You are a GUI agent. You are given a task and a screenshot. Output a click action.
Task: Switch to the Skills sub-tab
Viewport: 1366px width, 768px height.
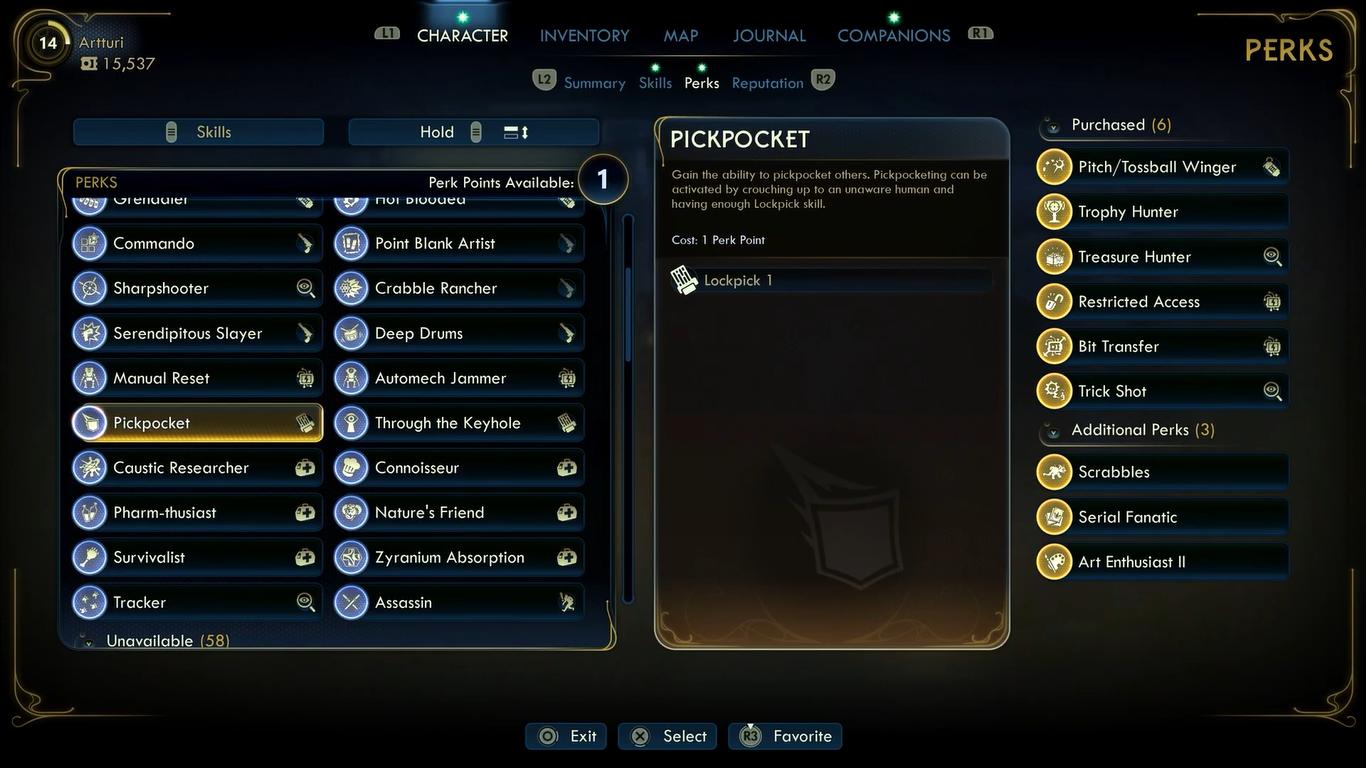[x=655, y=83]
